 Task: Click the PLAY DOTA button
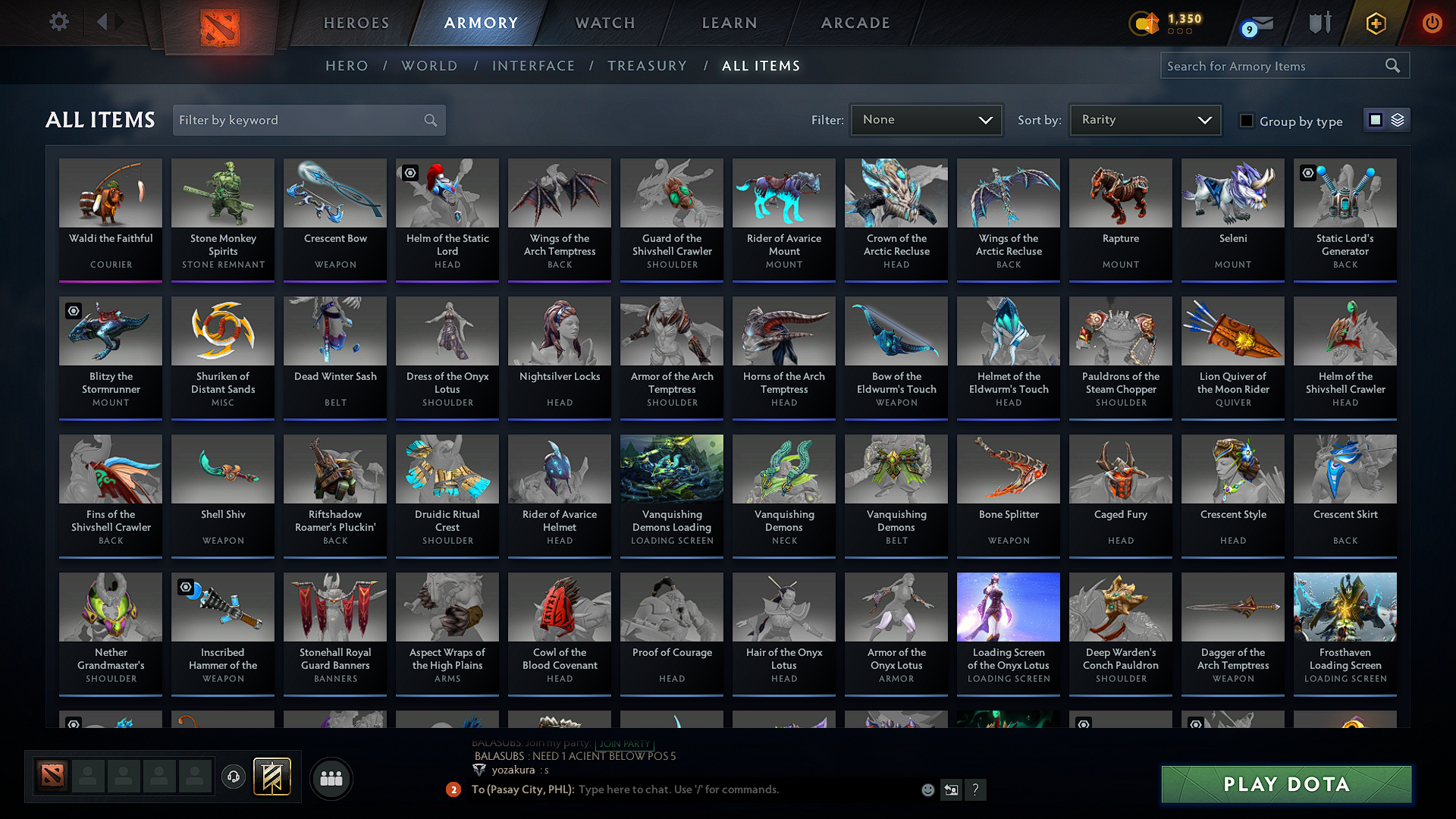(1285, 784)
